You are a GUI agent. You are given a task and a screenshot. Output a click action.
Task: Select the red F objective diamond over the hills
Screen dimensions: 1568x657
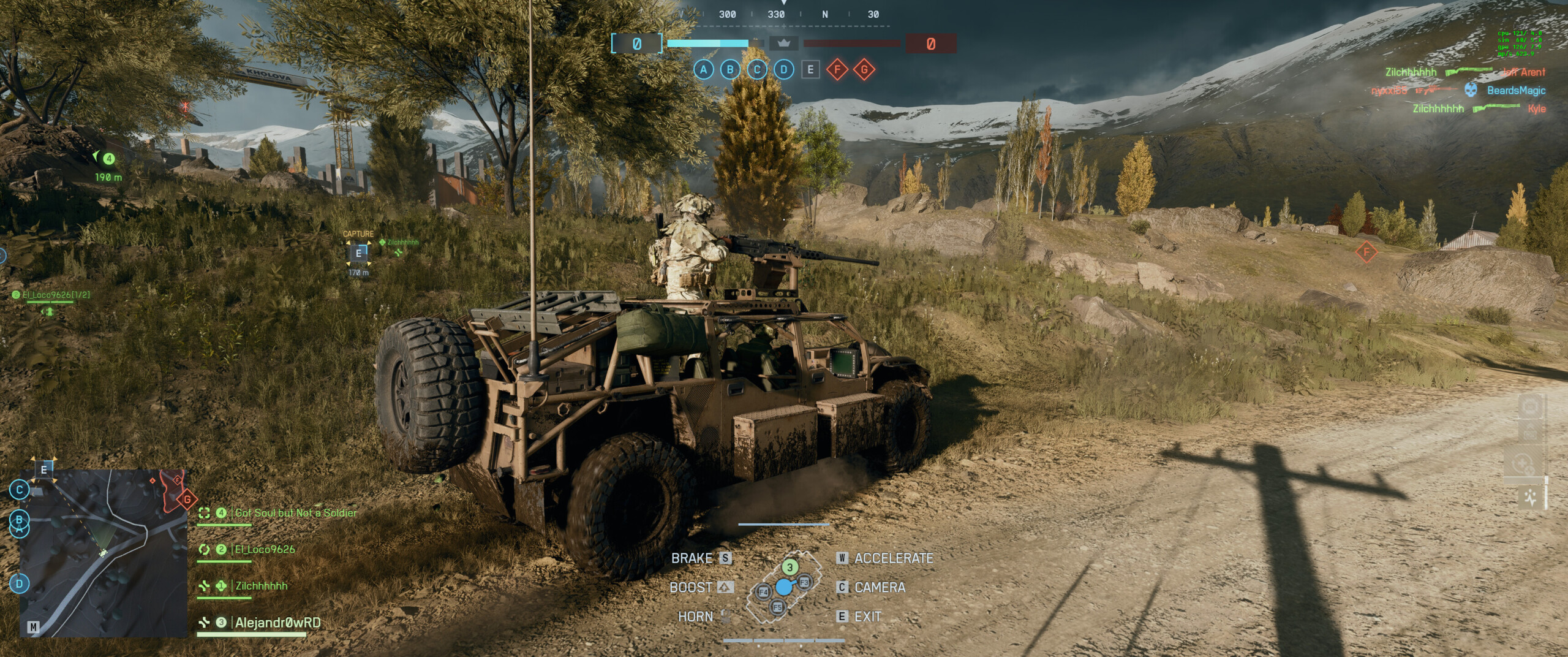[x=1366, y=252]
